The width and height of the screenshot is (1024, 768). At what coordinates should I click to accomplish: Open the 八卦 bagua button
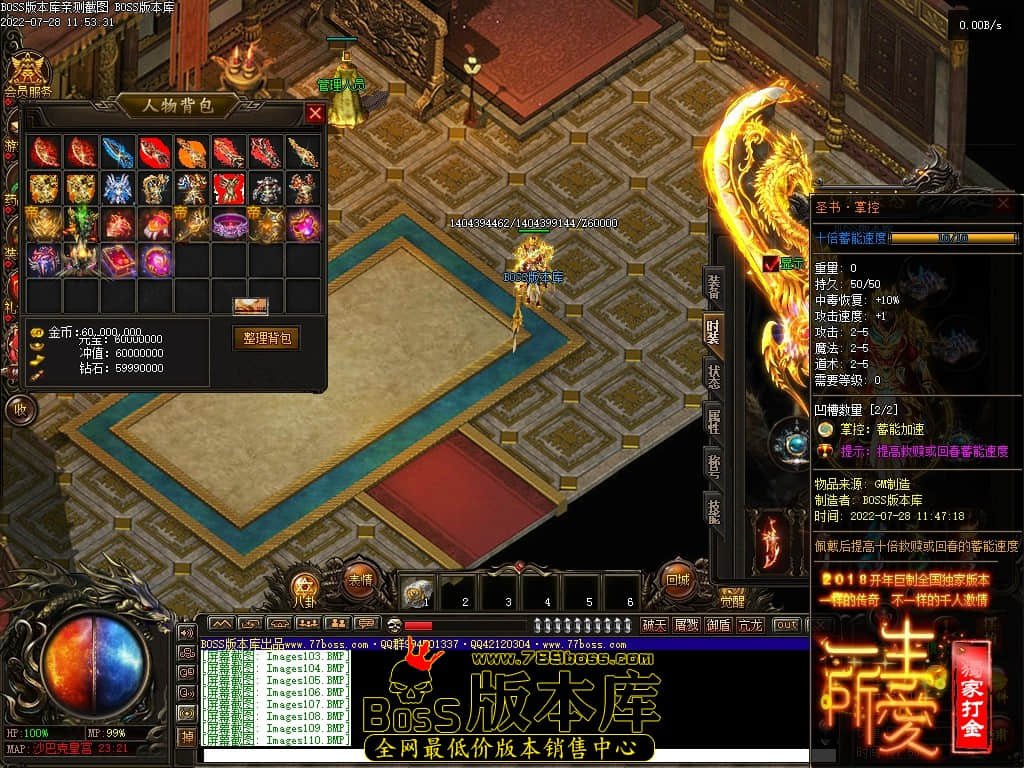tap(304, 587)
